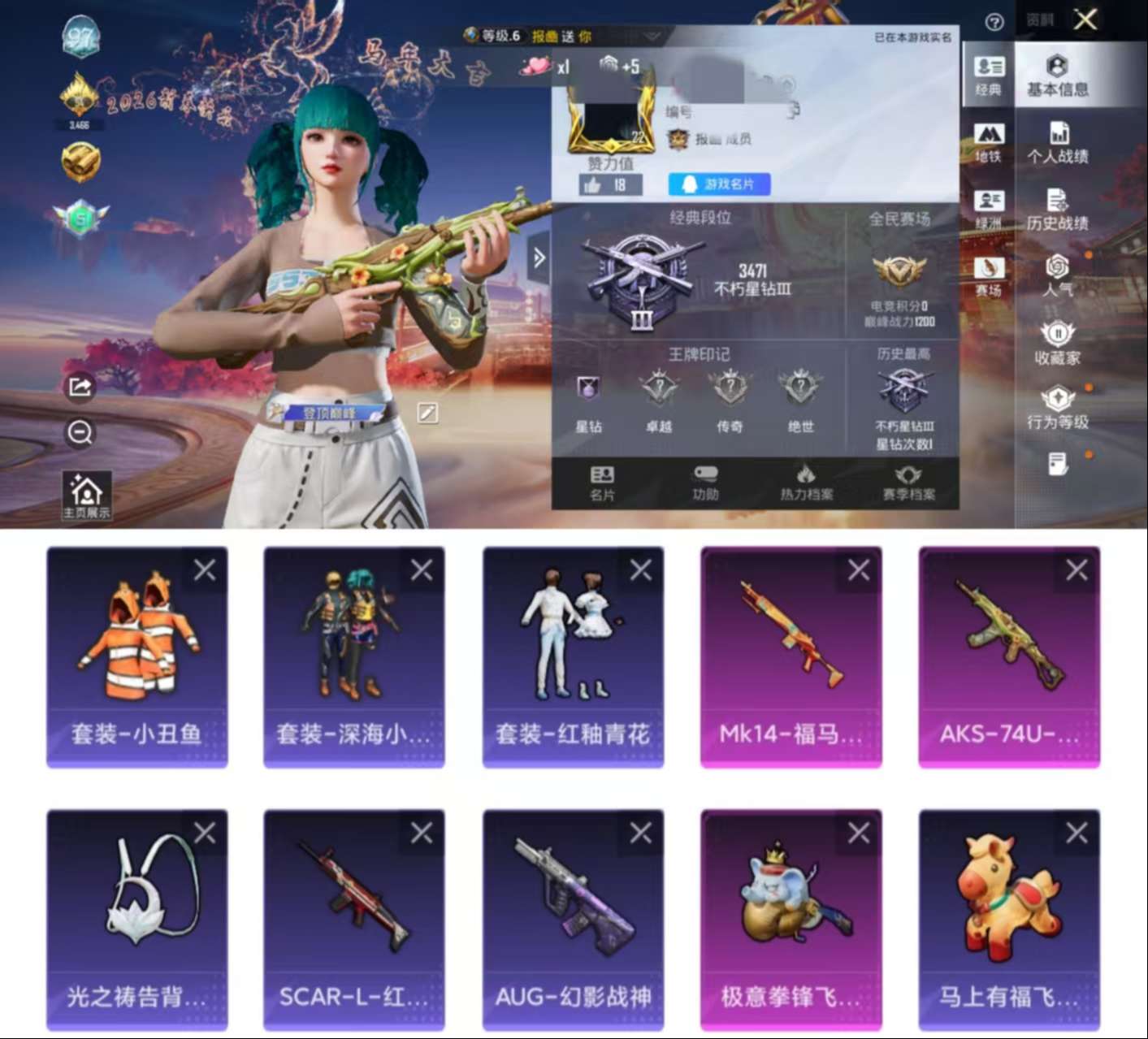Open the 历史战绩 history stats entry
1148x1039 pixels.
tap(1057, 209)
